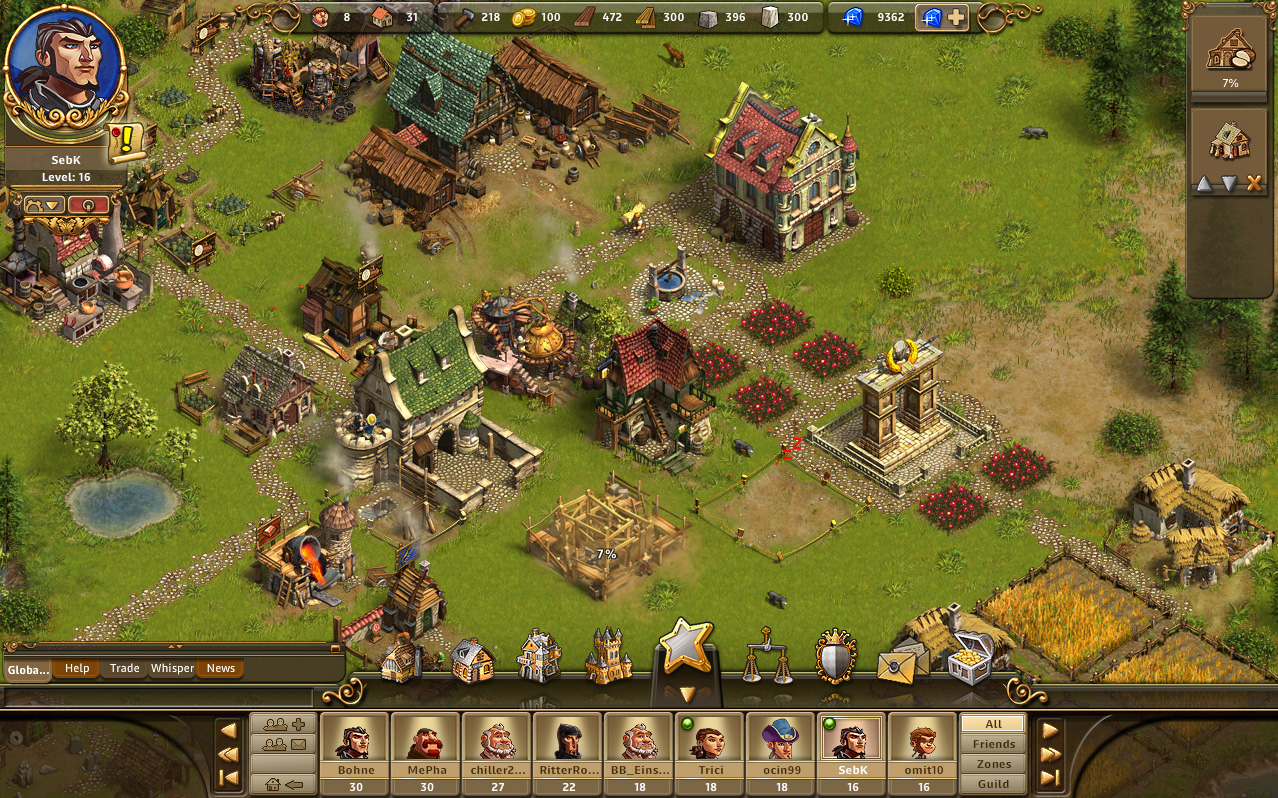Select MePha's avatar in friends bar
Screen dimensions: 1278x798
425,740
